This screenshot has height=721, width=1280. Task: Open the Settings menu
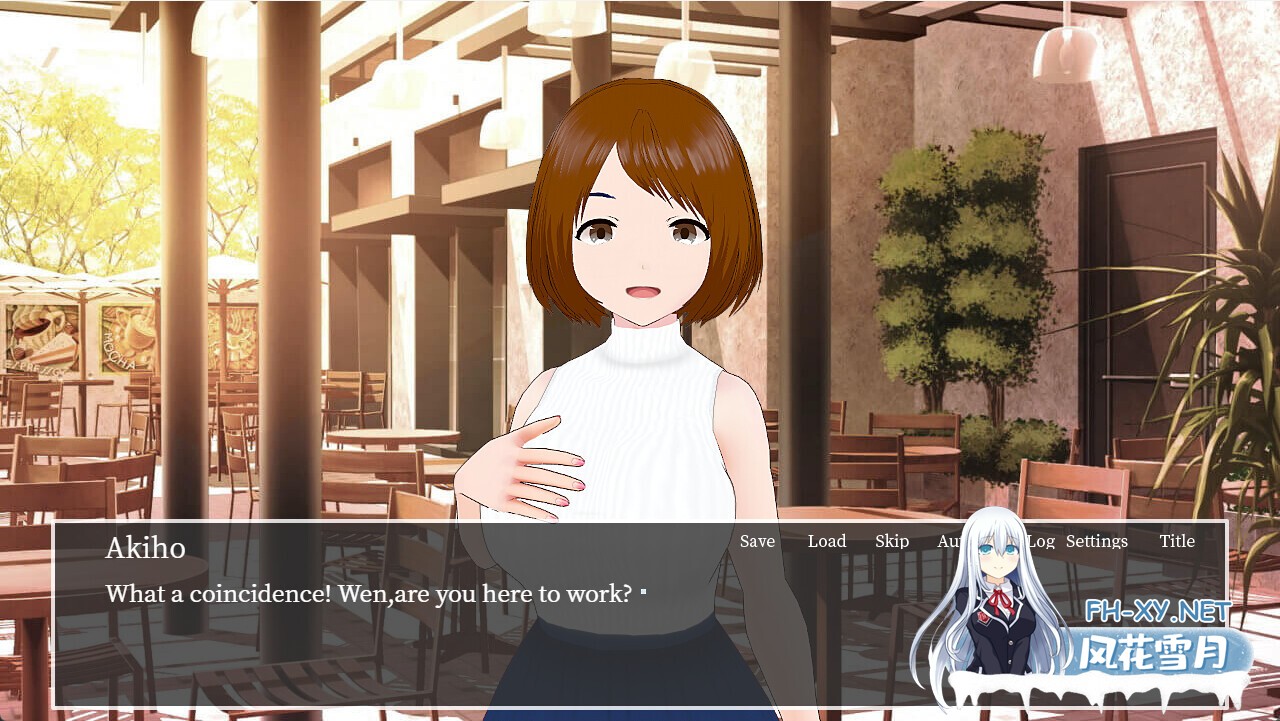pyautogui.click(x=1097, y=541)
